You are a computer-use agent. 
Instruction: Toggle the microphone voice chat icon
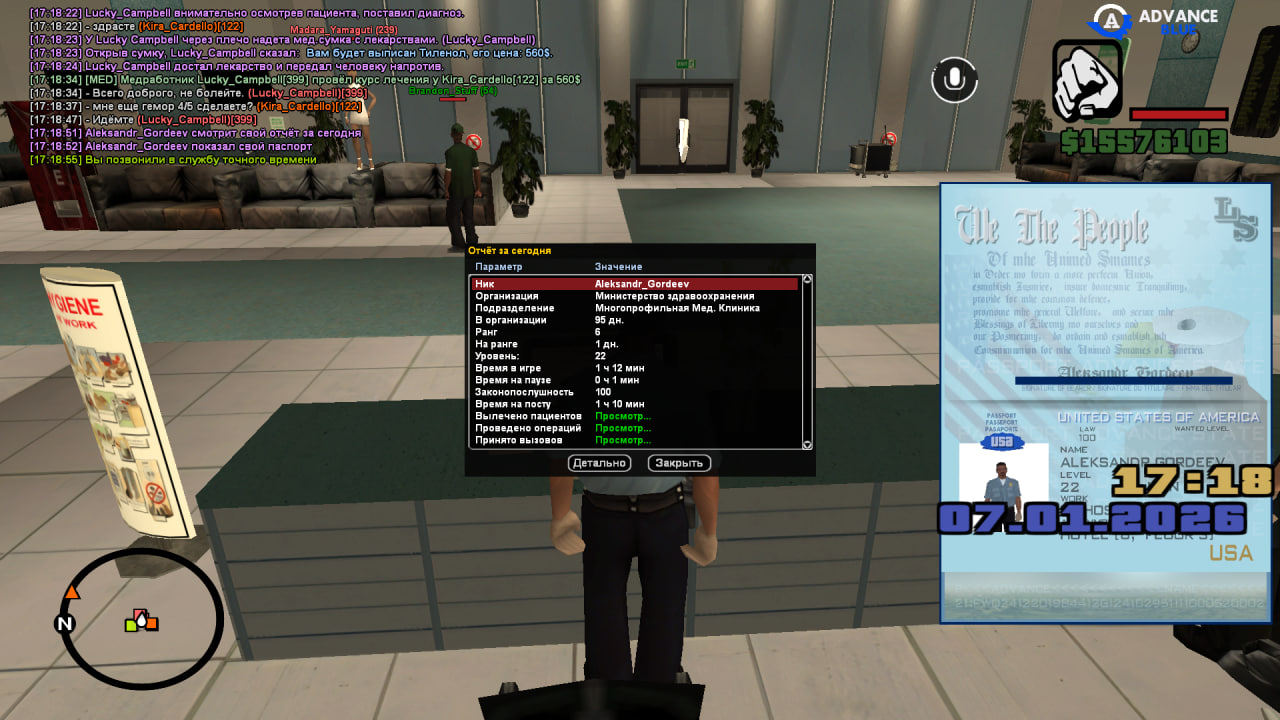point(954,80)
